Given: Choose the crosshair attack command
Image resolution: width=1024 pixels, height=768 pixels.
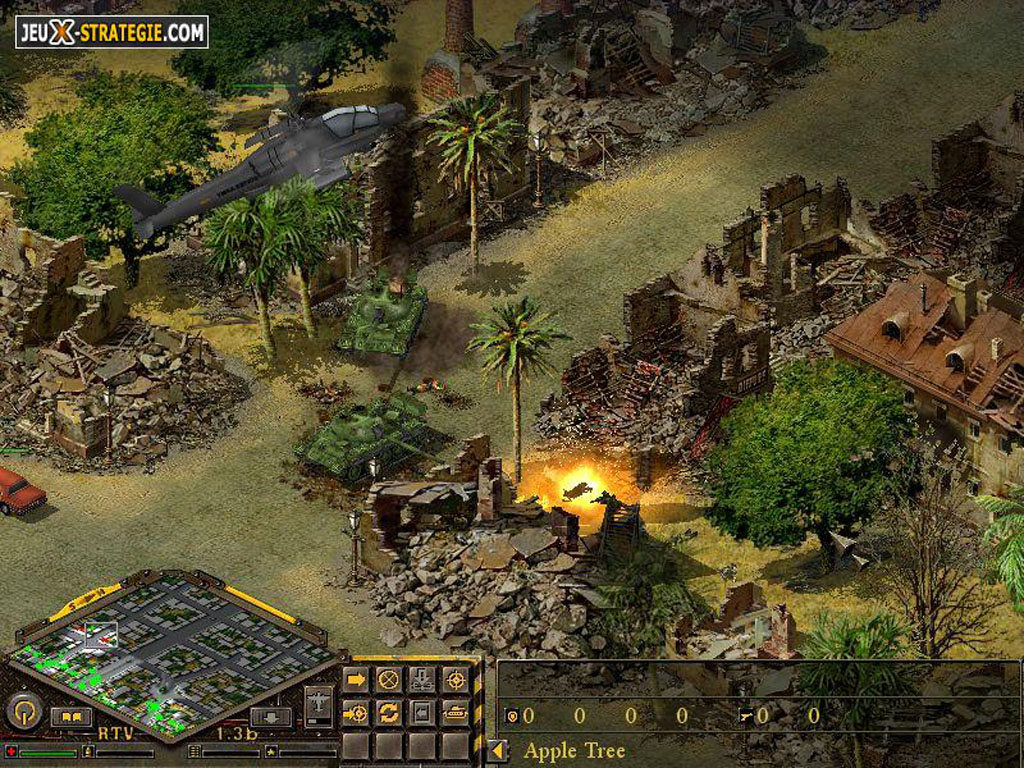Looking at the screenshot, I should (455, 680).
